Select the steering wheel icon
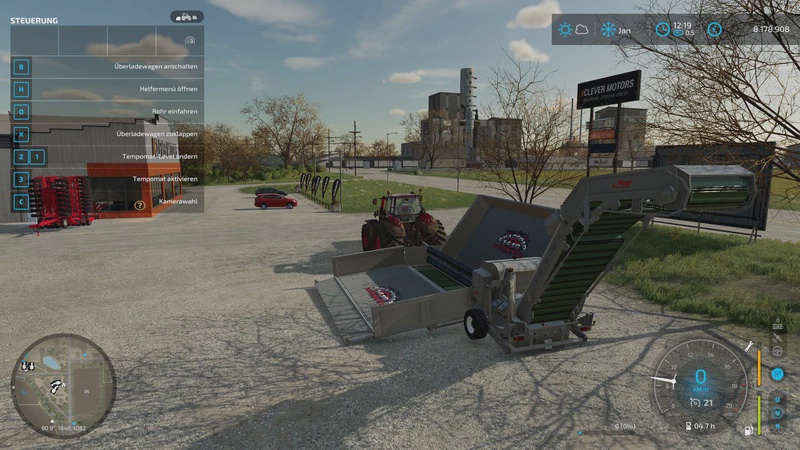Viewport: 800px width, 450px height. click(x=777, y=351)
